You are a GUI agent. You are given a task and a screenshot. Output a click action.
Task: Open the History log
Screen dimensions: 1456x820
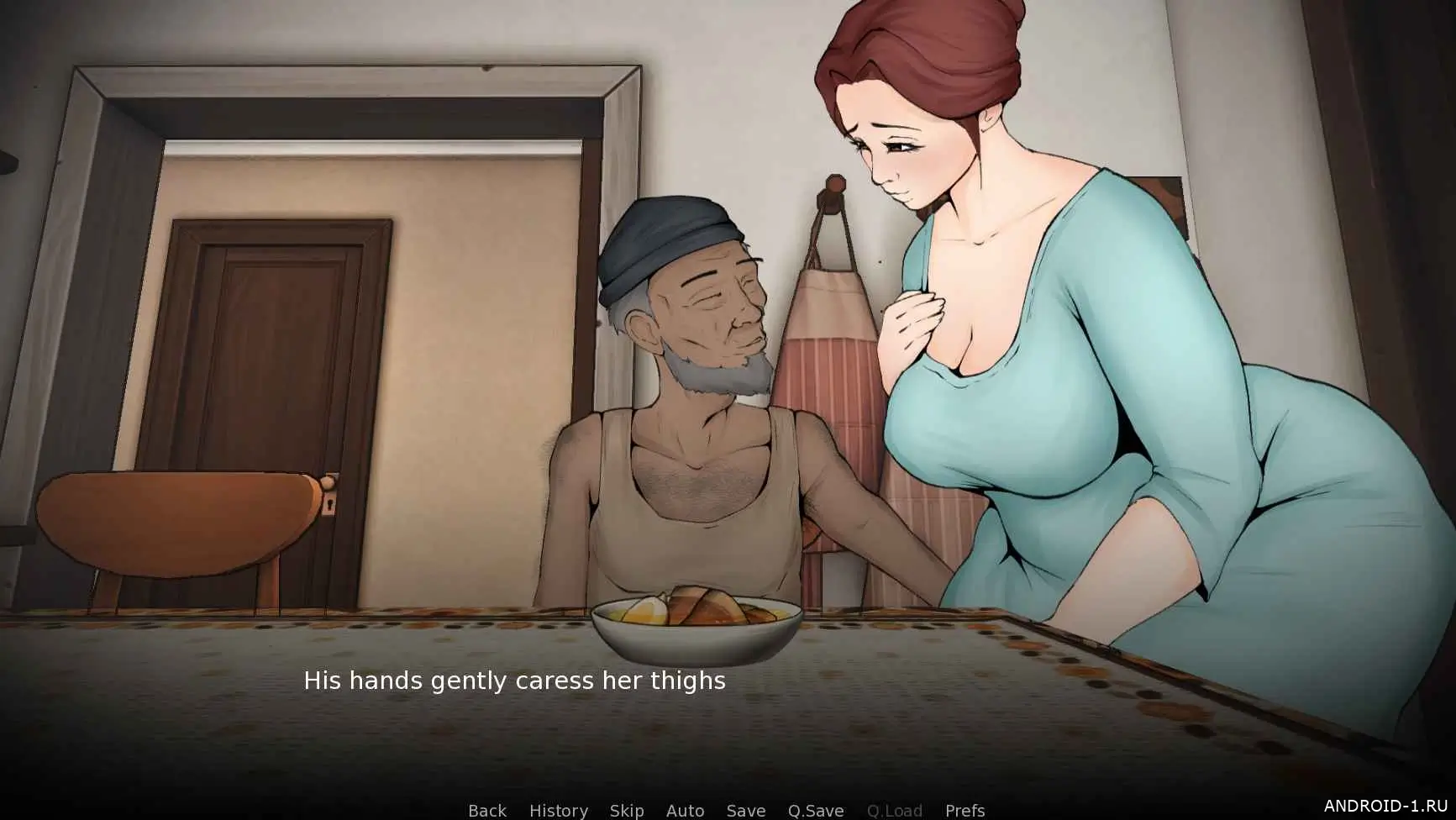pos(559,811)
